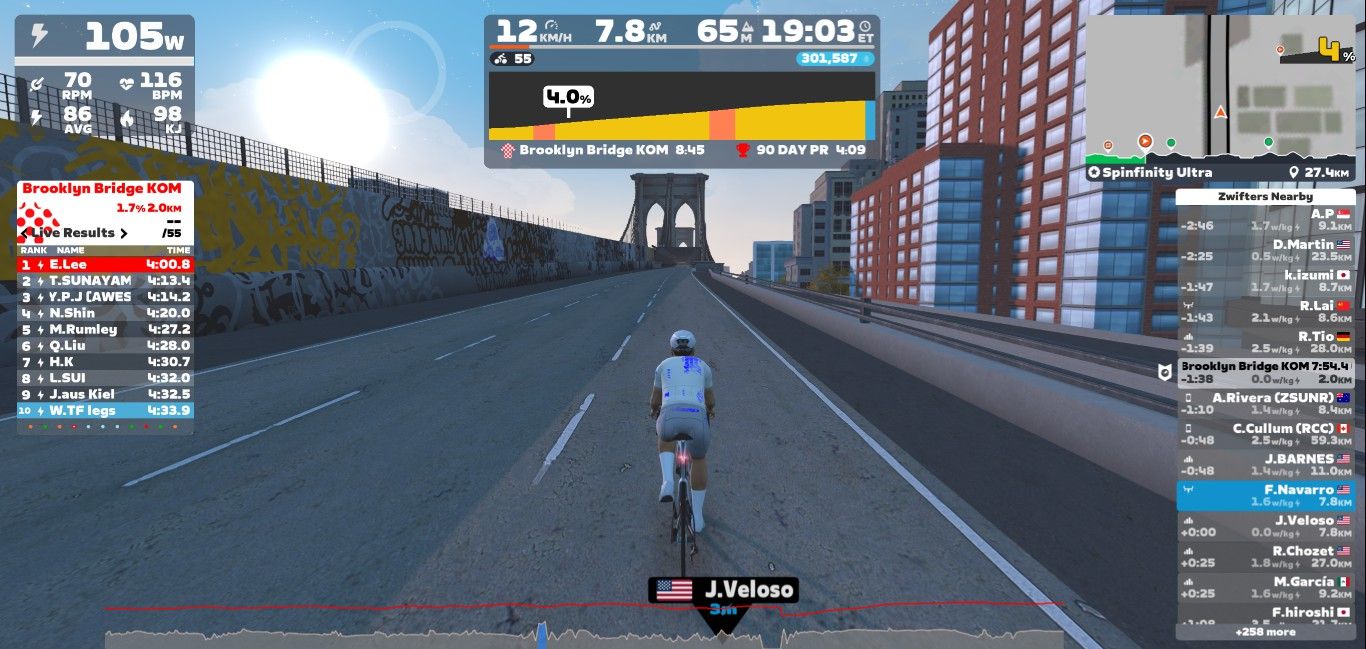This screenshot has height=649, width=1366.
Task: Select M.Garcia from nearby riders
Action: (x=1266, y=587)
